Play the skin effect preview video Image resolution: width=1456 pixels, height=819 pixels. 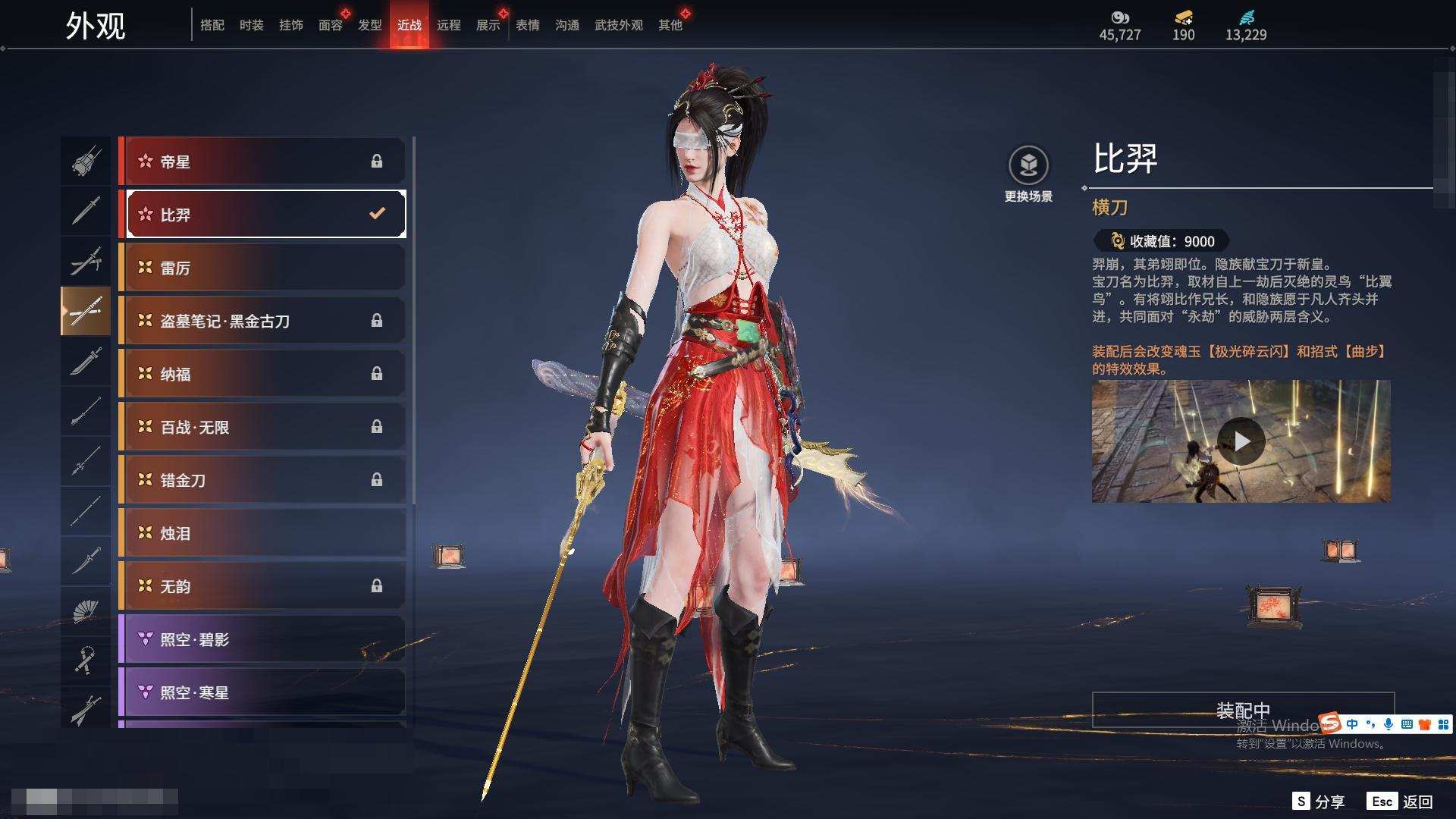click(x=1241, y=441)
